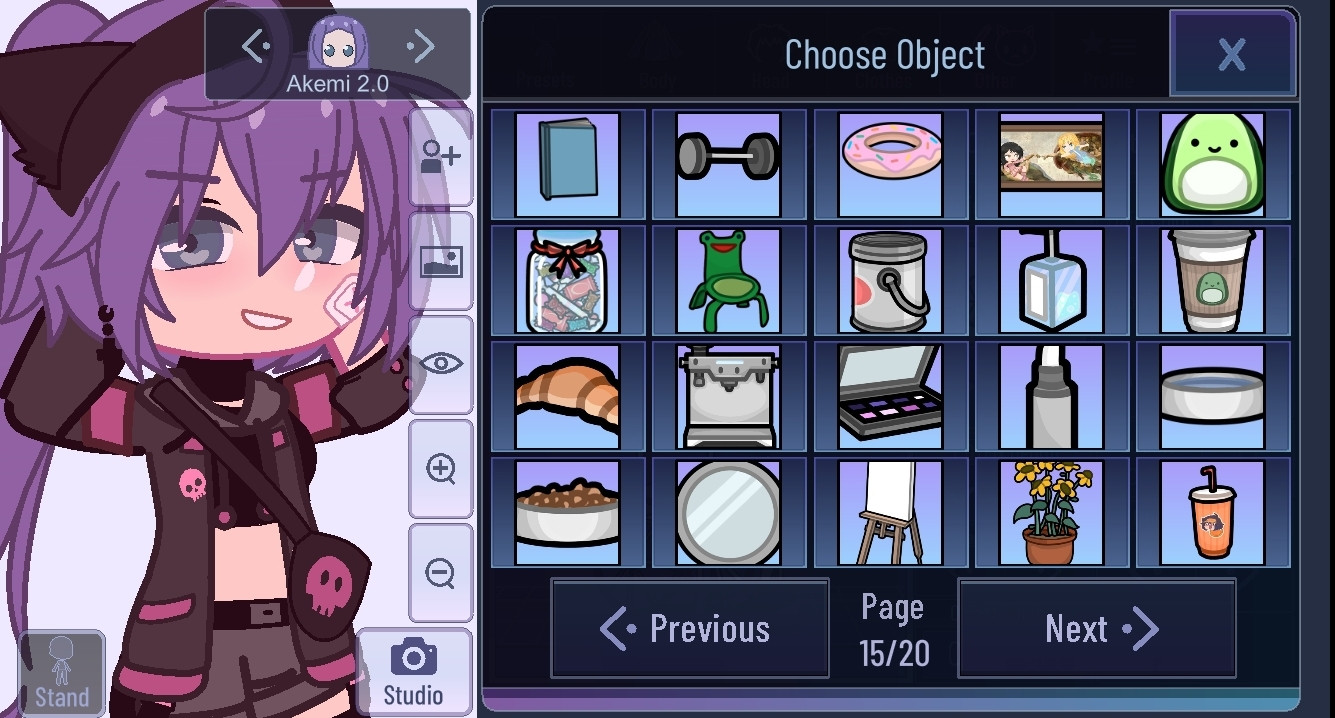The image size is (1335, 718).
Task: Choose the candy jar with red bow
Action: pyautogui.click(x=567, y=281)
